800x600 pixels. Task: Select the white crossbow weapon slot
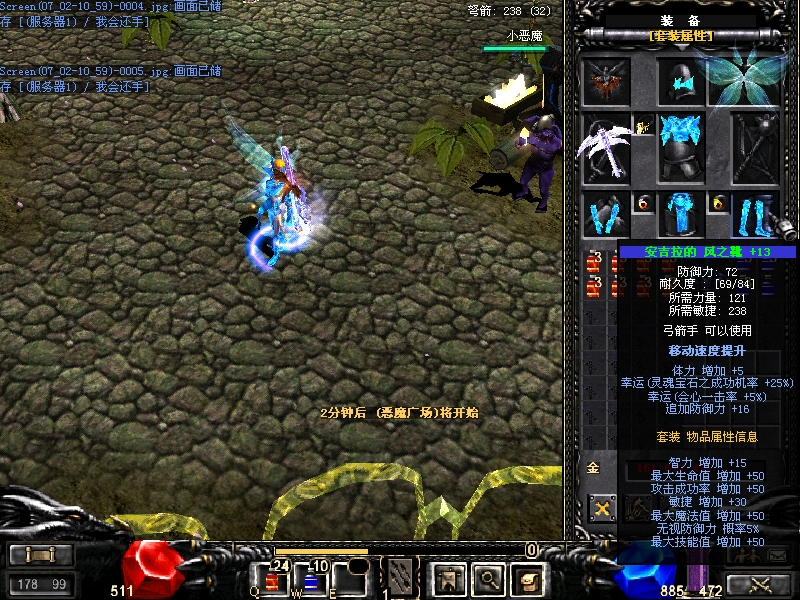pyautogui.click(x=606, y=148)
